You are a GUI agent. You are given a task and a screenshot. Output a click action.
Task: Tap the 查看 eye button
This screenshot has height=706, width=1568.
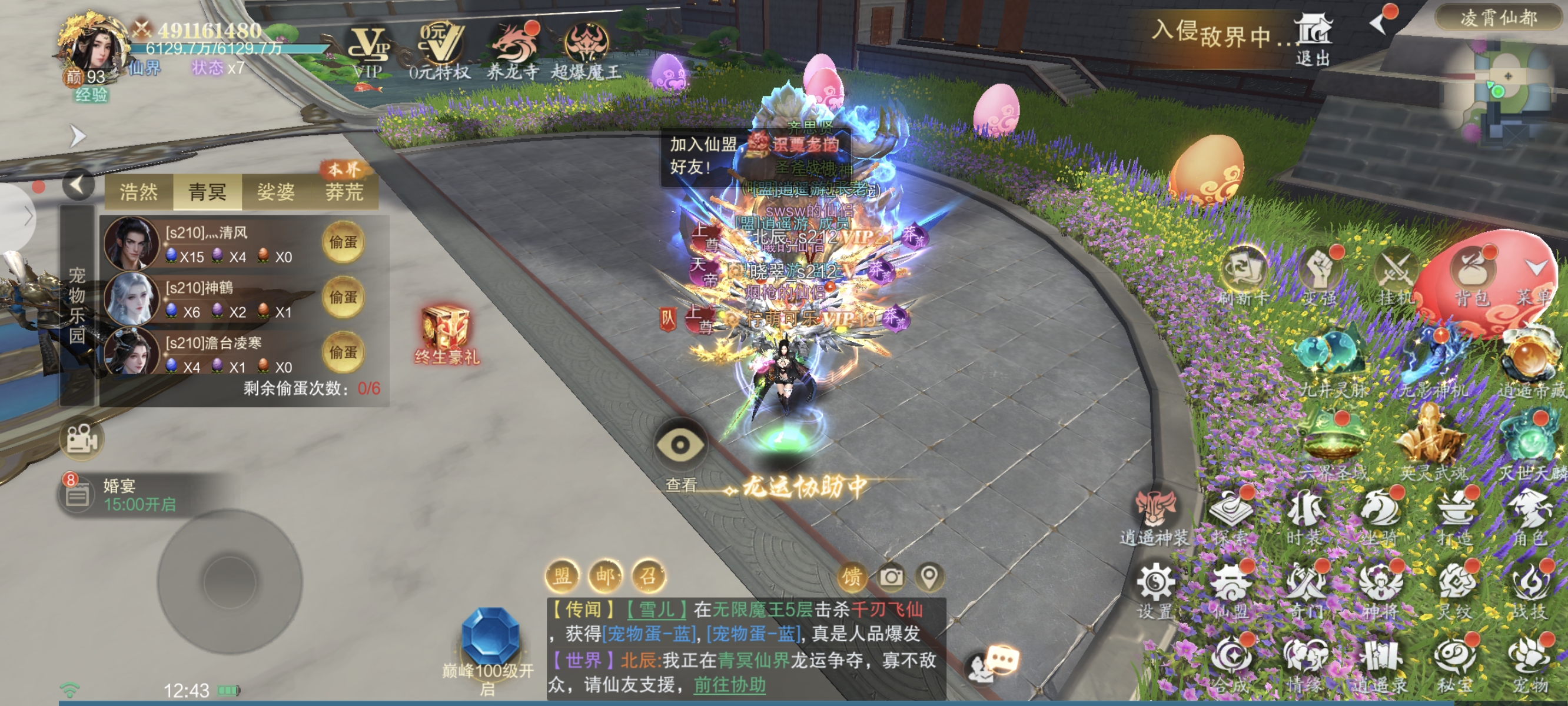pos(680,447)
